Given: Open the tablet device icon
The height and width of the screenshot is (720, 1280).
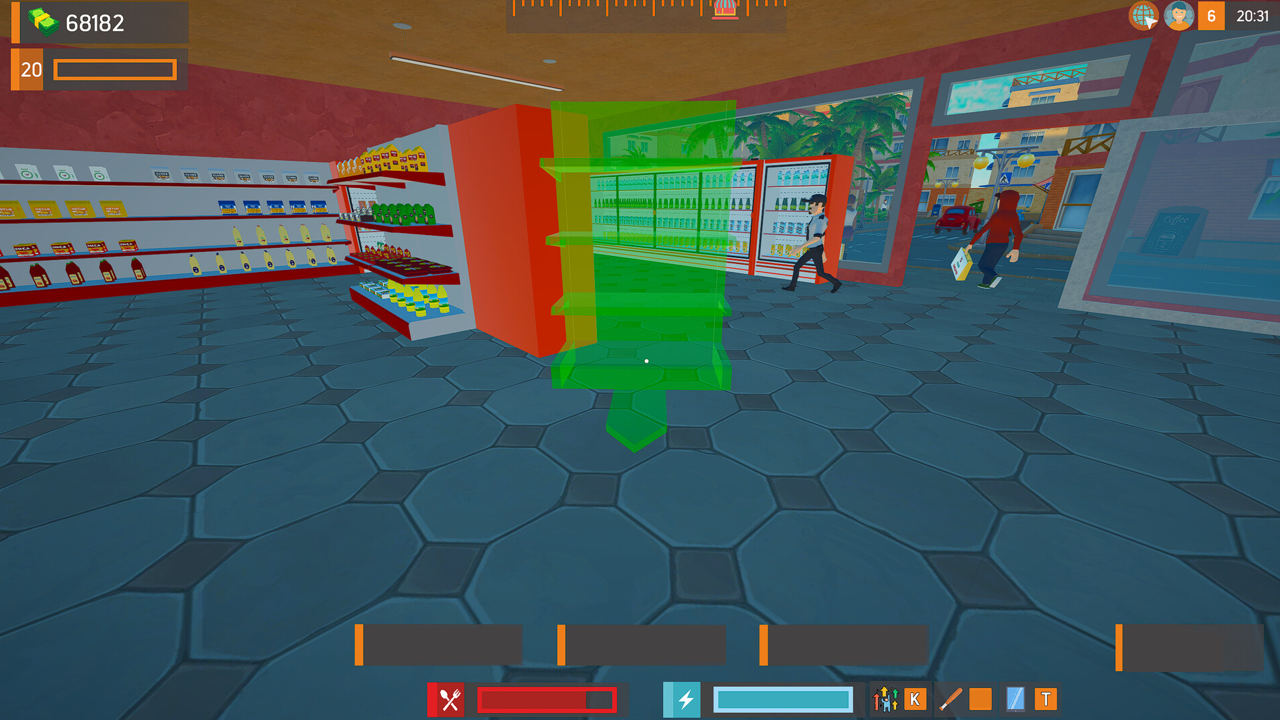Looking at the screenshot, I should click(x=1014, y=699).
